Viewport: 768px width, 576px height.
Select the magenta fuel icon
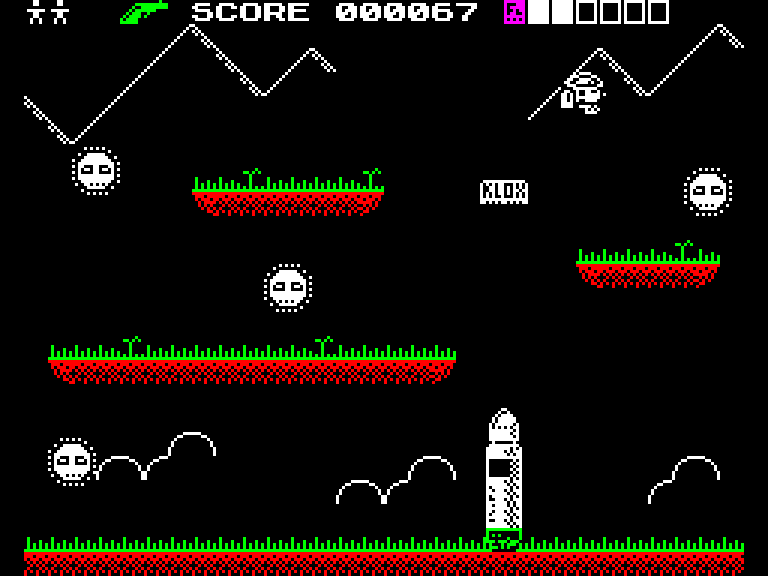(514, 12)
